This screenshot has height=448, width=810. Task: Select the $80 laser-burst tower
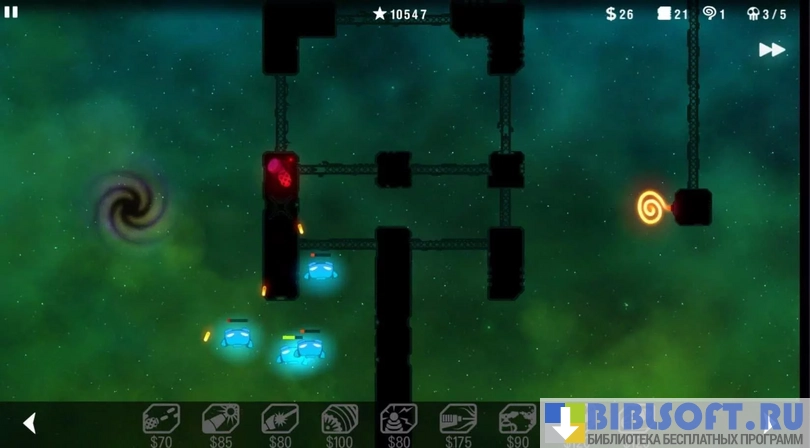280,420
